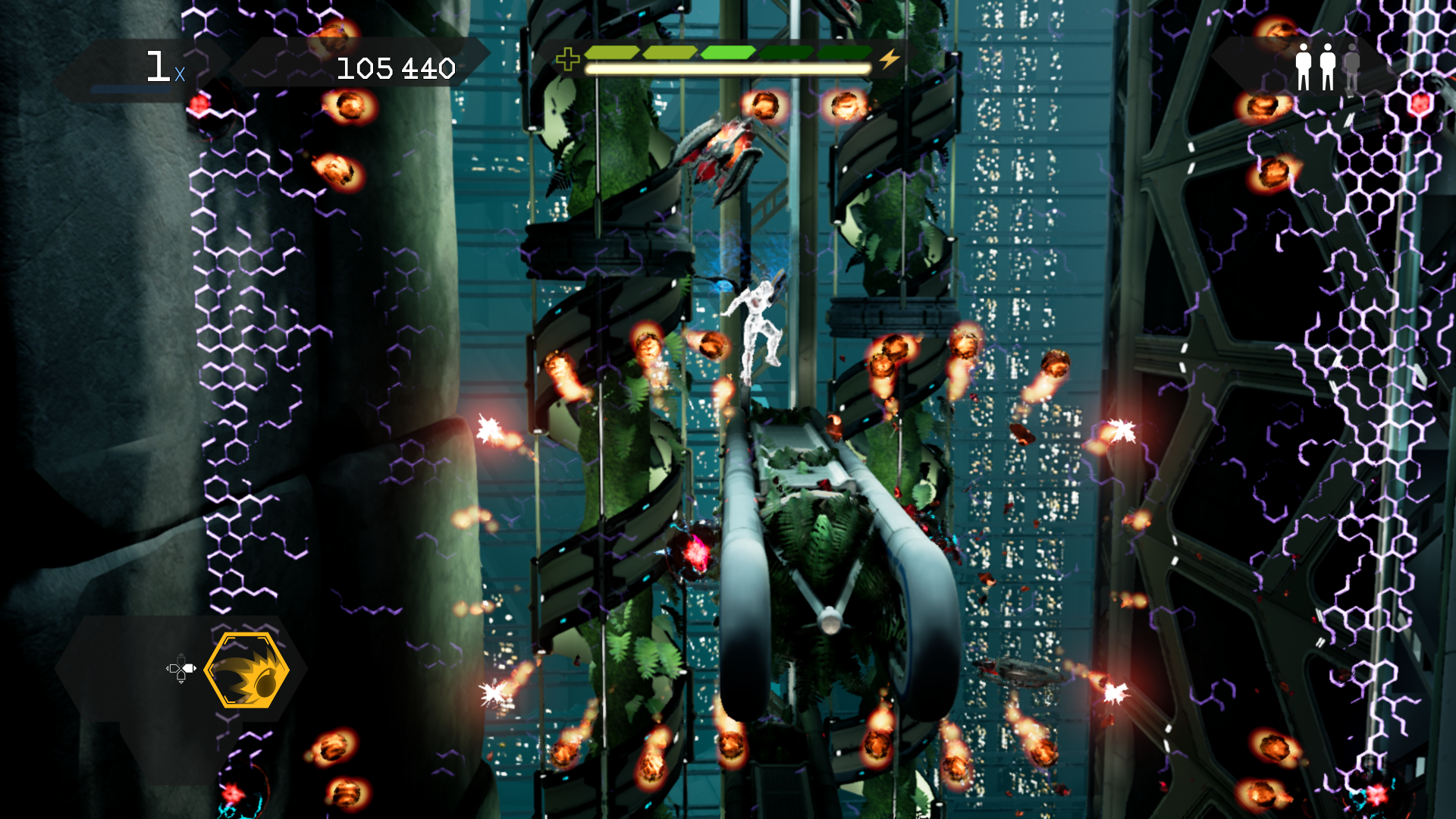Click the yellow overdrive charge bar

(728, 67)
